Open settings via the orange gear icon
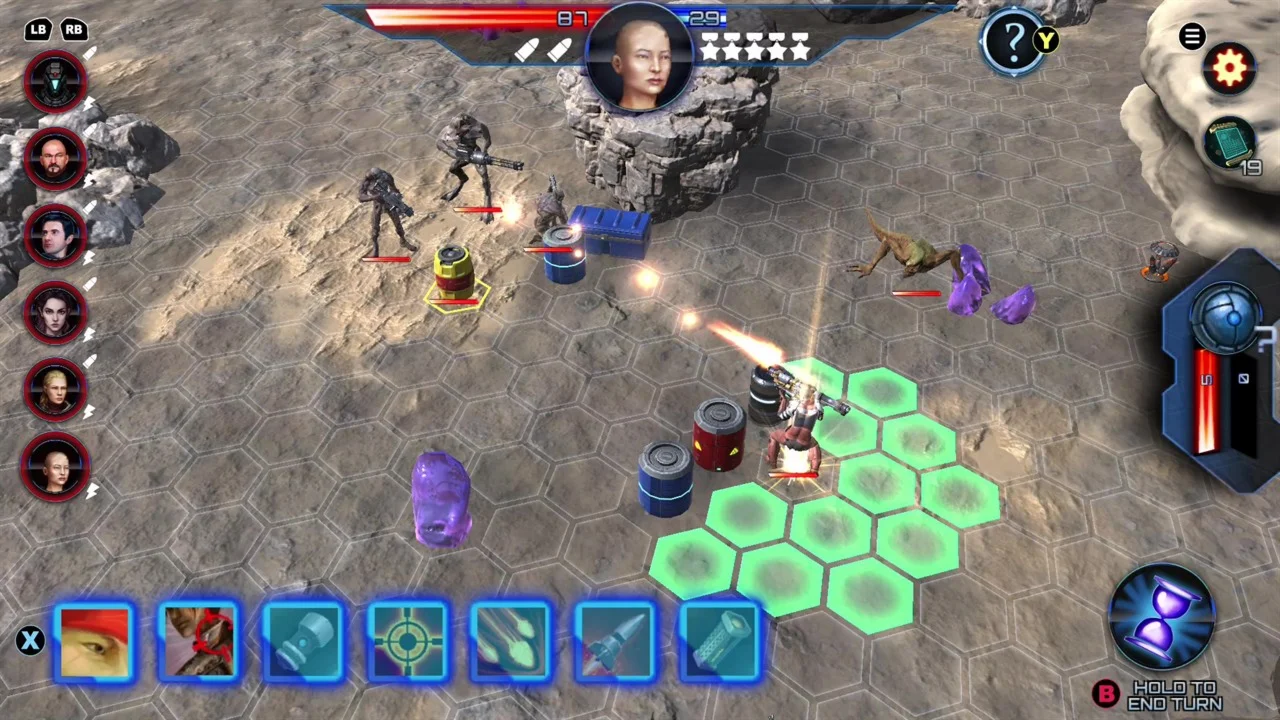 pyautogui.click(x=1229, y=69)
